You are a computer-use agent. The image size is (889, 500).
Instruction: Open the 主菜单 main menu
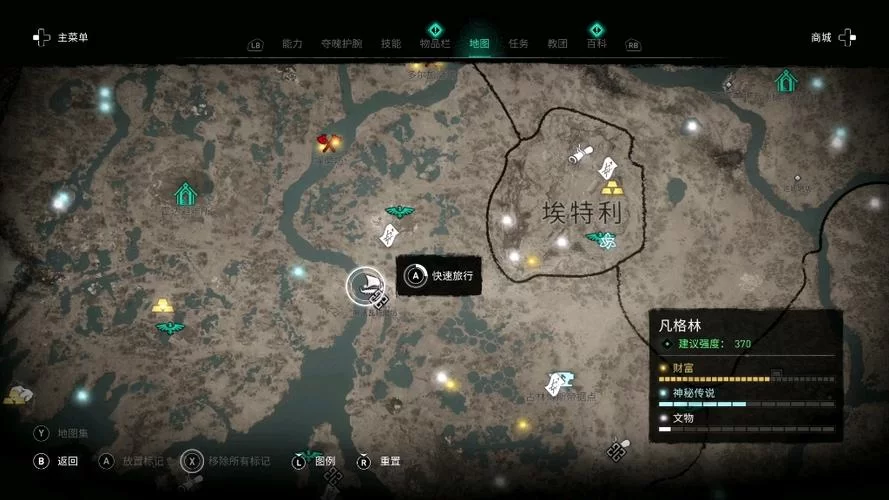tap(62, 37)
